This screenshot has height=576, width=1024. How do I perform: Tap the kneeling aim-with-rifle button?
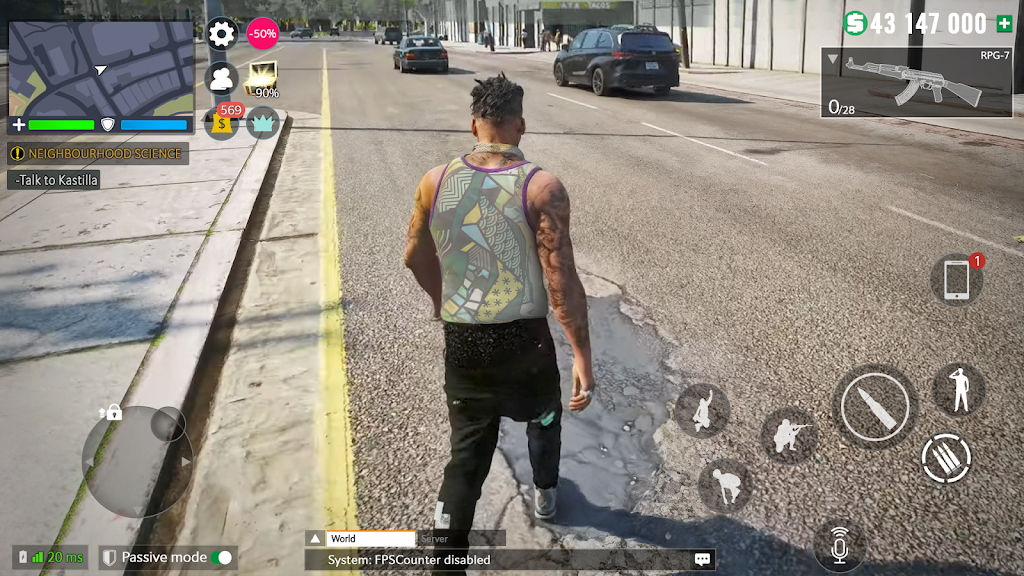[x=788, y=436]
